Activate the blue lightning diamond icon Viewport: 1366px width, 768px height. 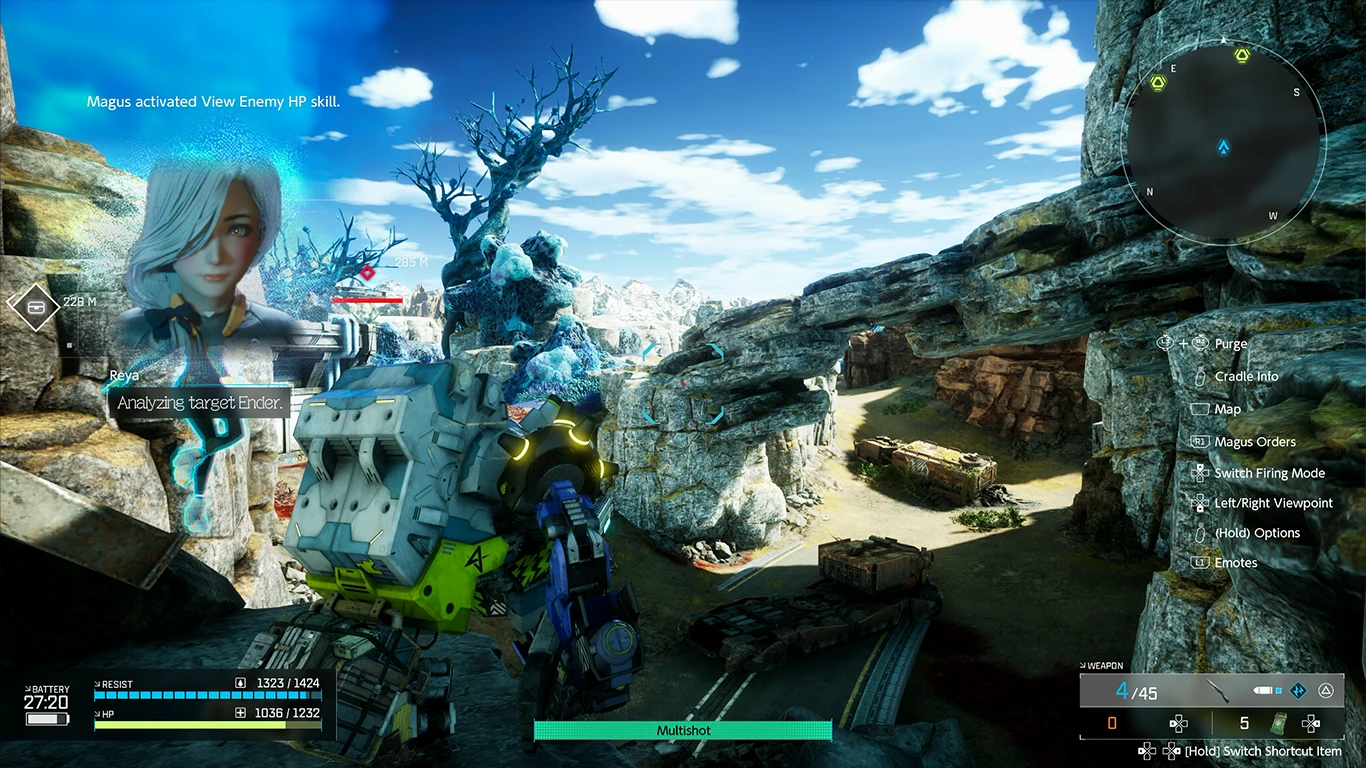[1298, 691]
